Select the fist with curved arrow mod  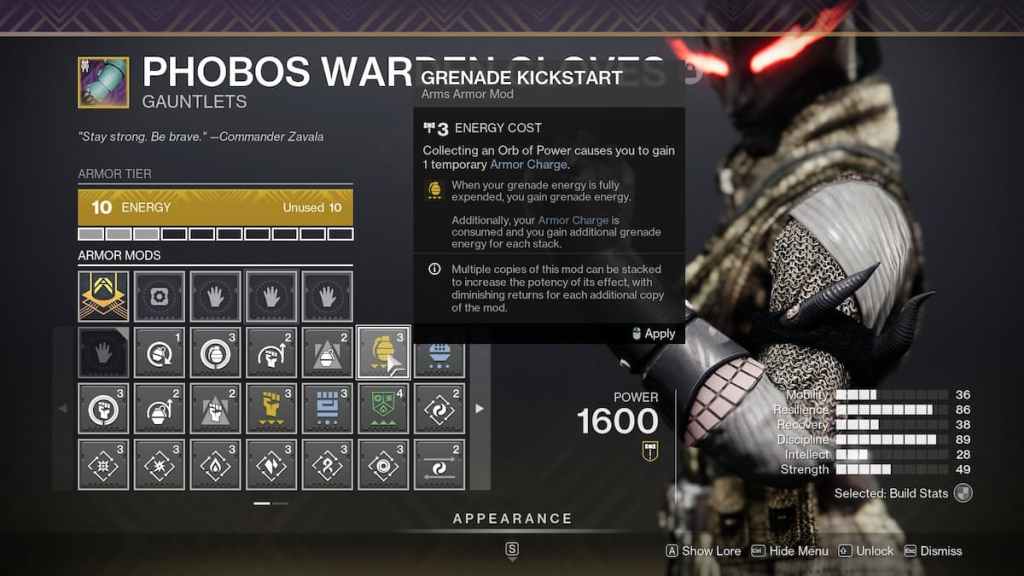point(271,352)
